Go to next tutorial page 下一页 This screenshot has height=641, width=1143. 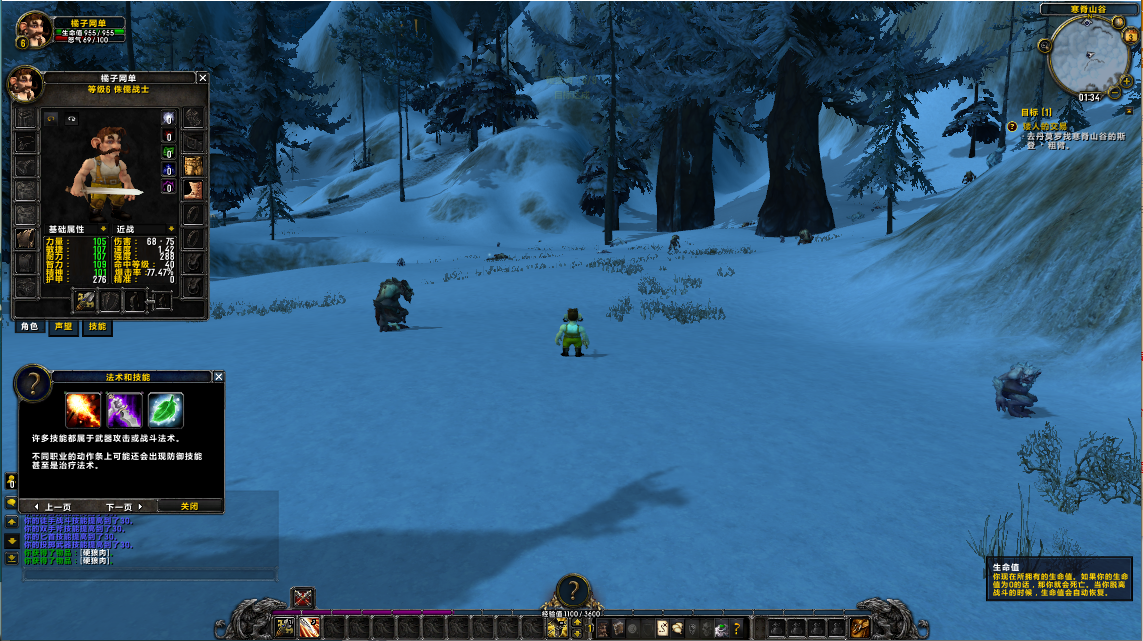[125, 506]
